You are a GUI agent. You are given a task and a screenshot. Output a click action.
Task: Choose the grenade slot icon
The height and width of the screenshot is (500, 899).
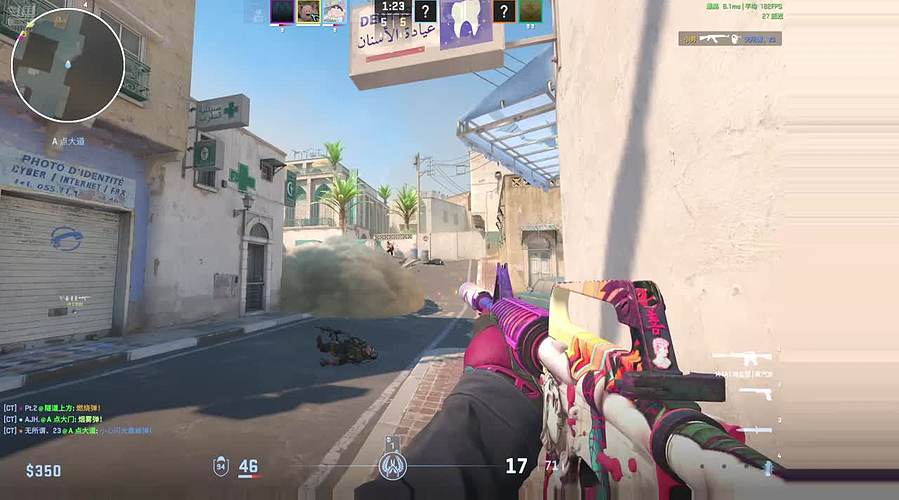click(x=767, y=465)
